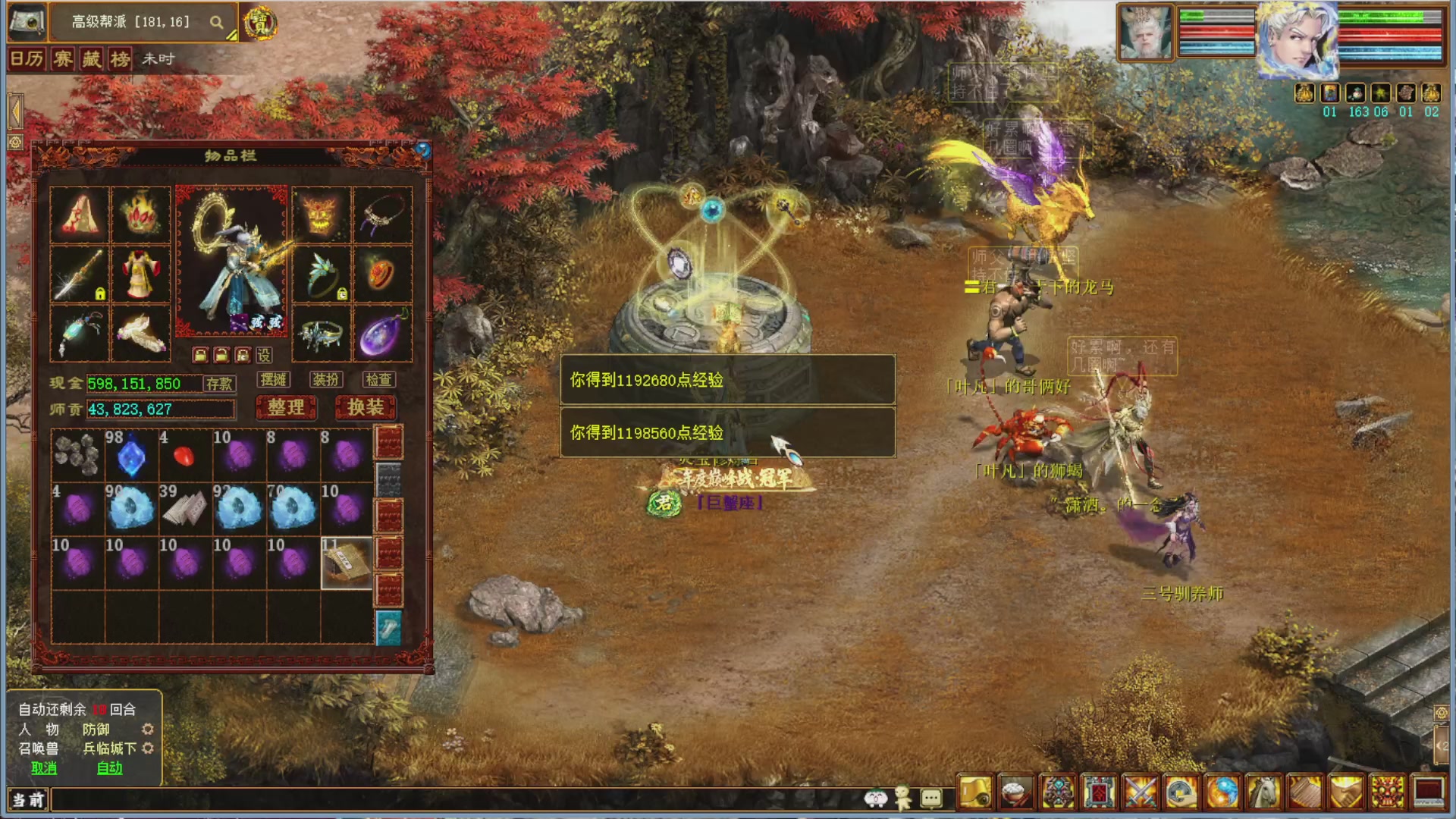Click the 整理 sort inventory button
Image resolution: width=1456 pixels, height=819 pixels.
tap(286, 408)
